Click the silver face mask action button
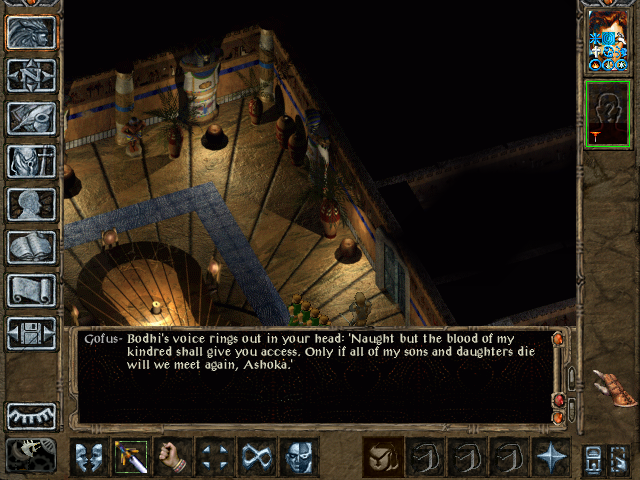The height and width of the screenshot is (480, 640). point(300,457)
